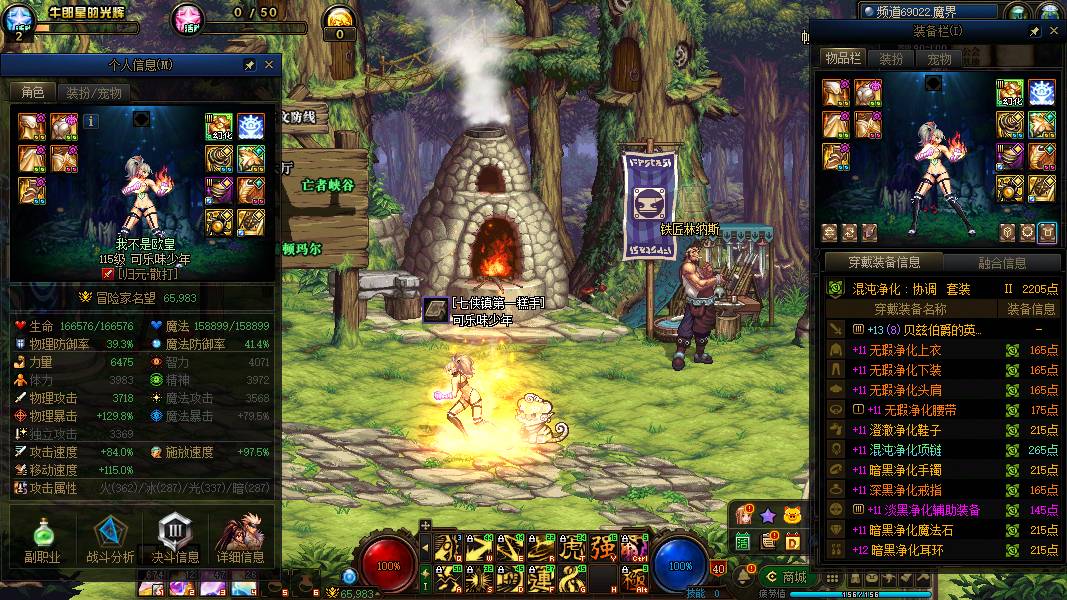This screenshot has height=600, width=1067.
Task: Open 详细信息 detailed info
Action: (240, 540)
